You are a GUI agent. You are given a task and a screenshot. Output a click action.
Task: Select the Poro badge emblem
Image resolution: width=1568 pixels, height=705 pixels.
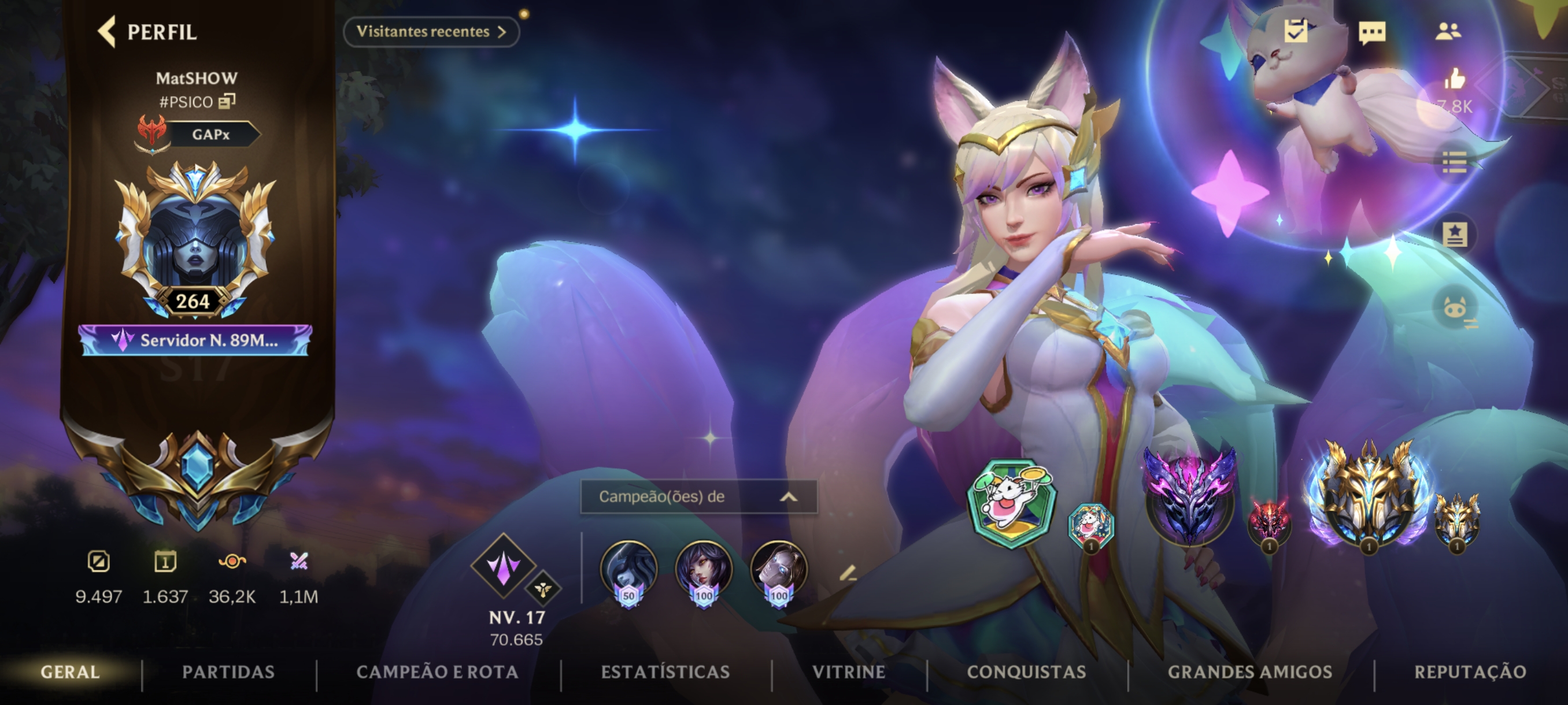[1012, 503]
